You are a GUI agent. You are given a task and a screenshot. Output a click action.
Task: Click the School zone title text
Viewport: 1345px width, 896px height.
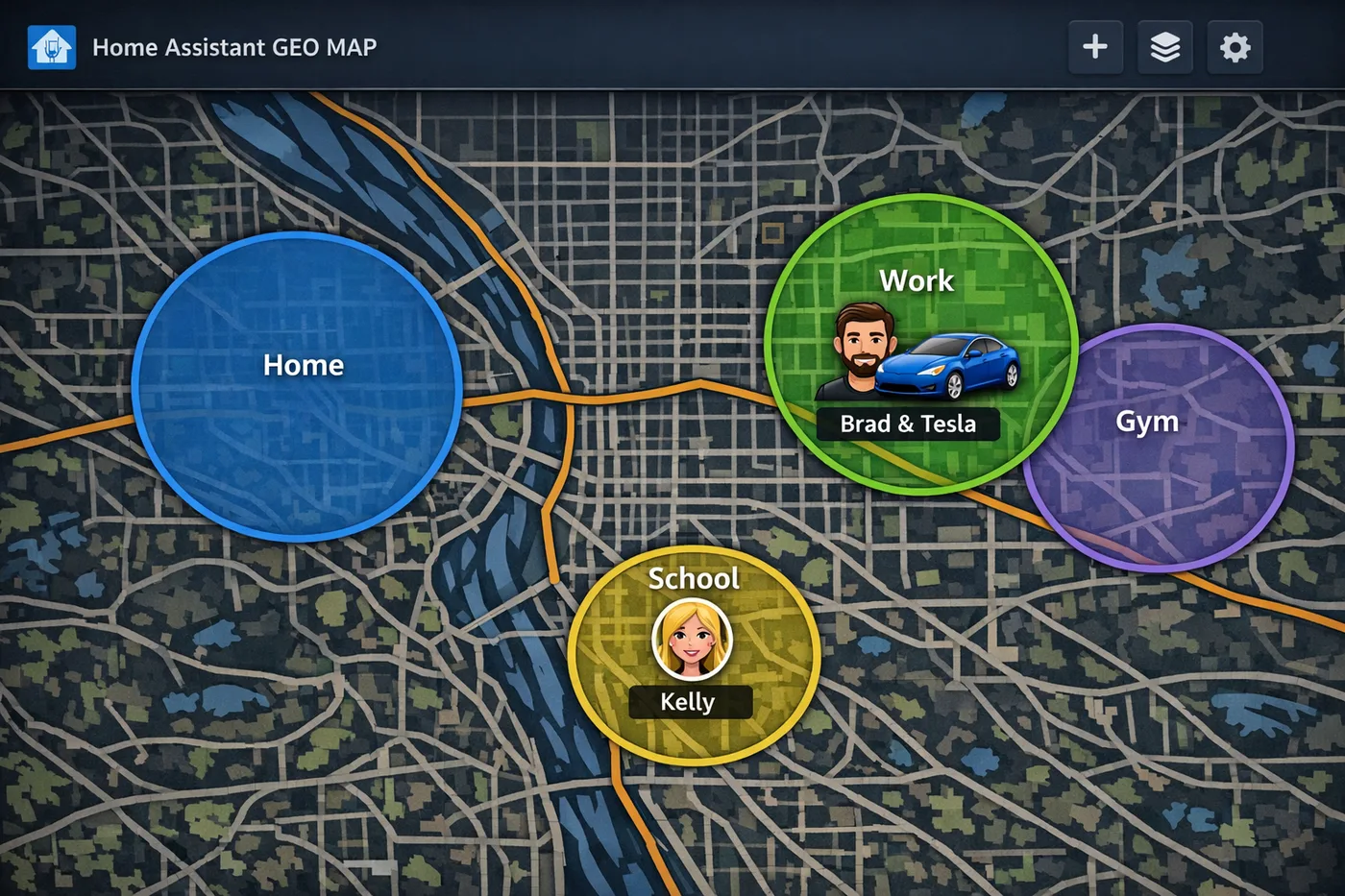click(x=693, y=578)
